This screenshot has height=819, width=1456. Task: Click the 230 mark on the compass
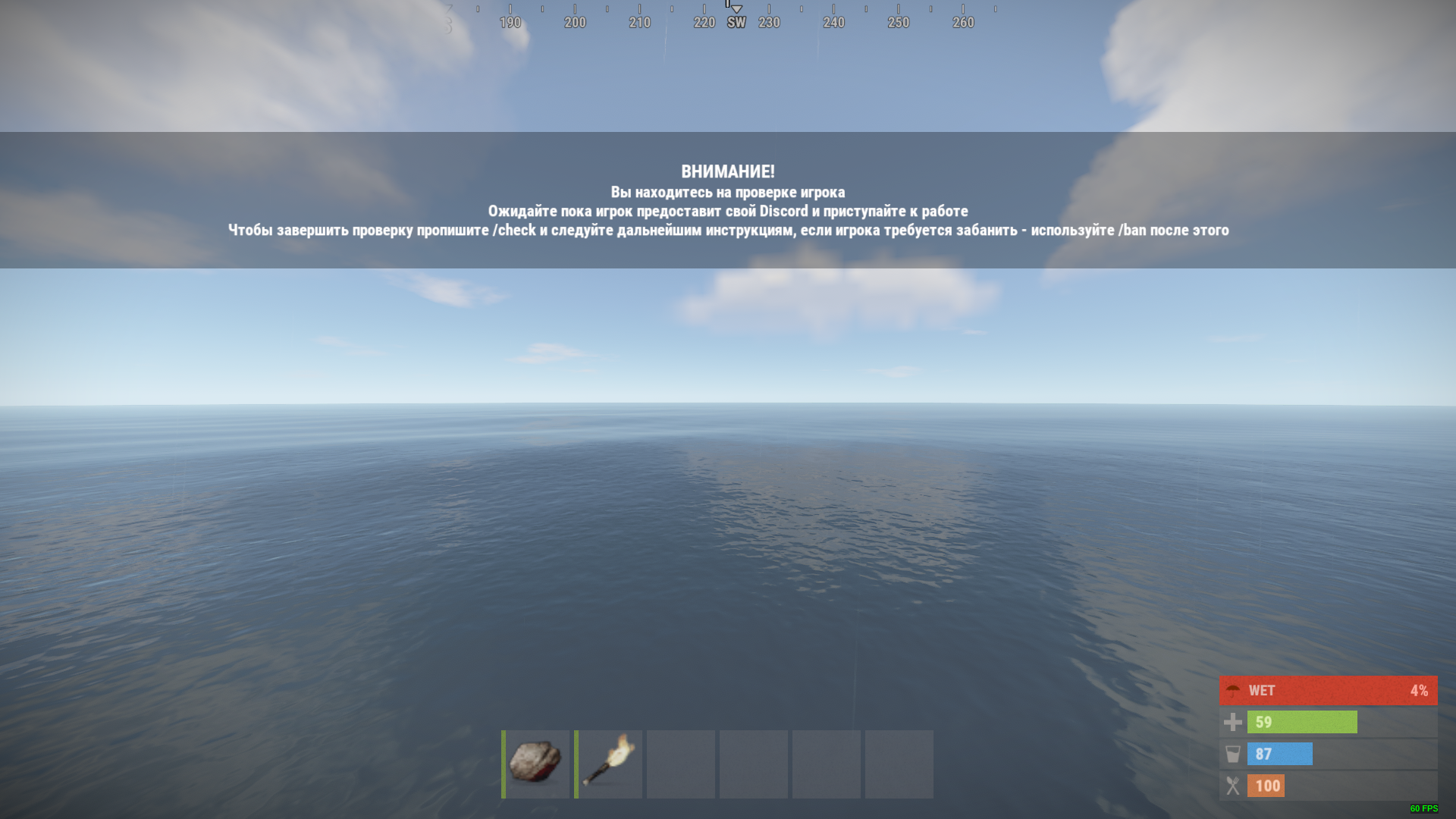click(770, 22)
